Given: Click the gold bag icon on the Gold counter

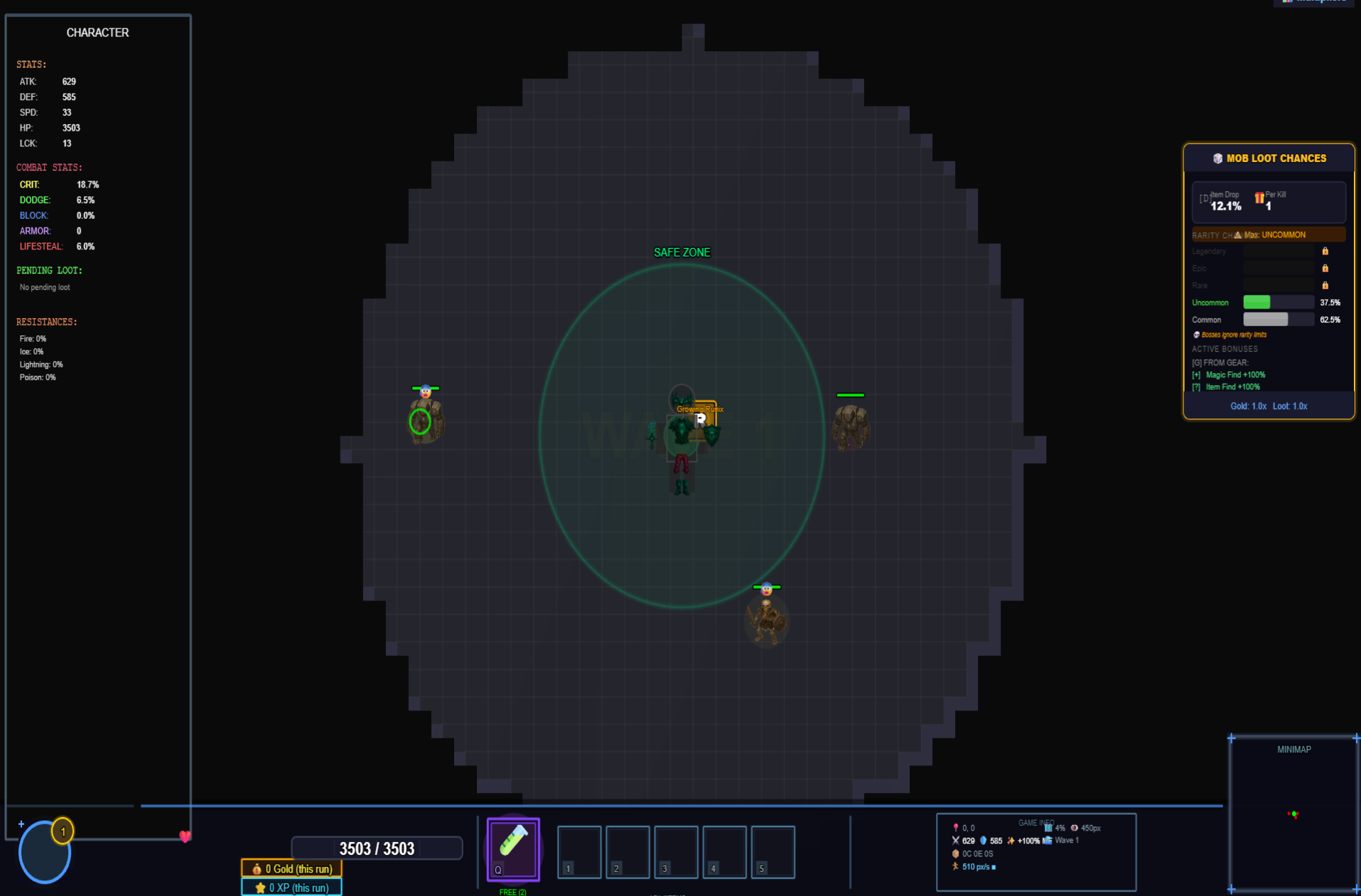Looking at the screenshot, I should [256, 868].
